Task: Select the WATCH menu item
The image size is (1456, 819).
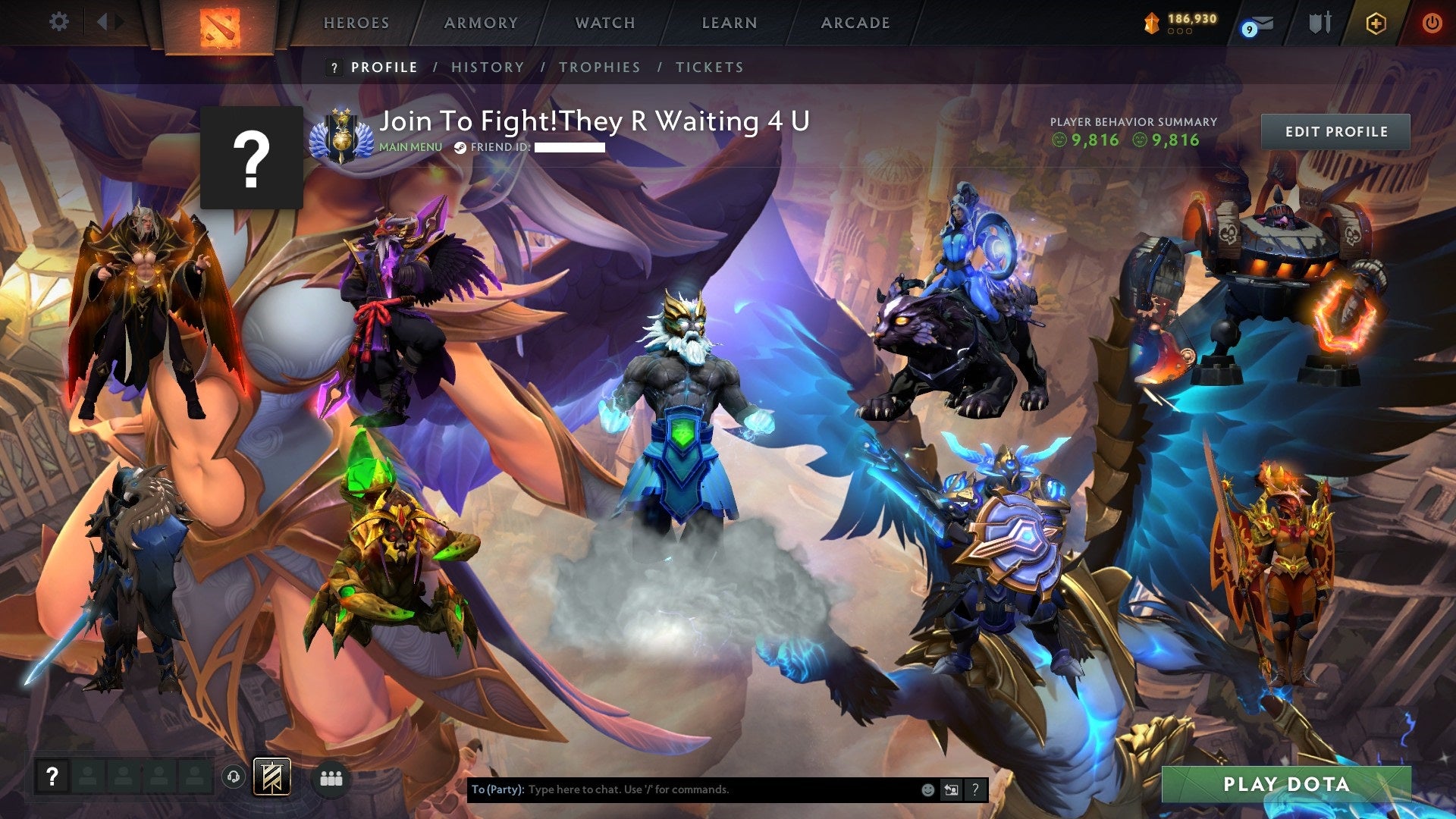Action: tap(604, 23)
